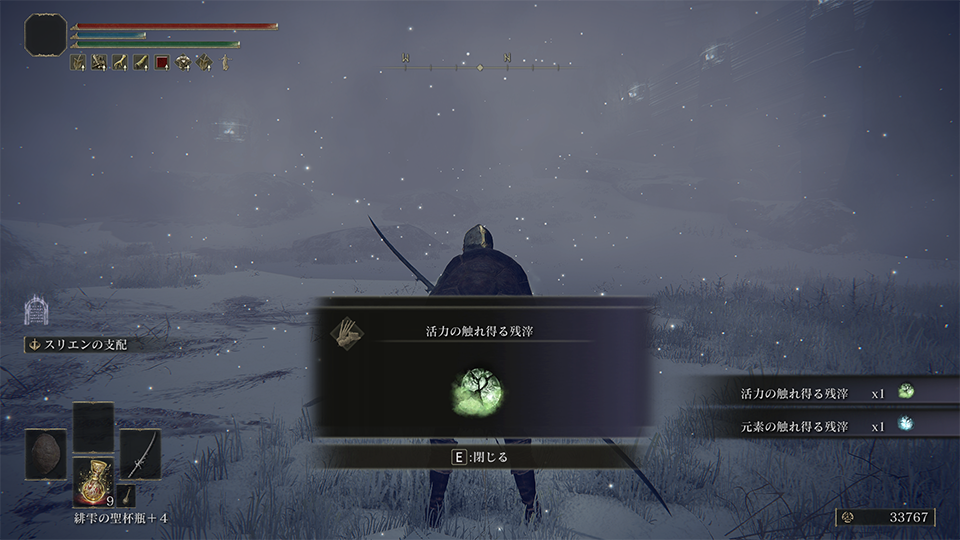Screen dimensions: 960x540
Task: Click the stone left-hand equipment slot
Action: click(46, 453)
